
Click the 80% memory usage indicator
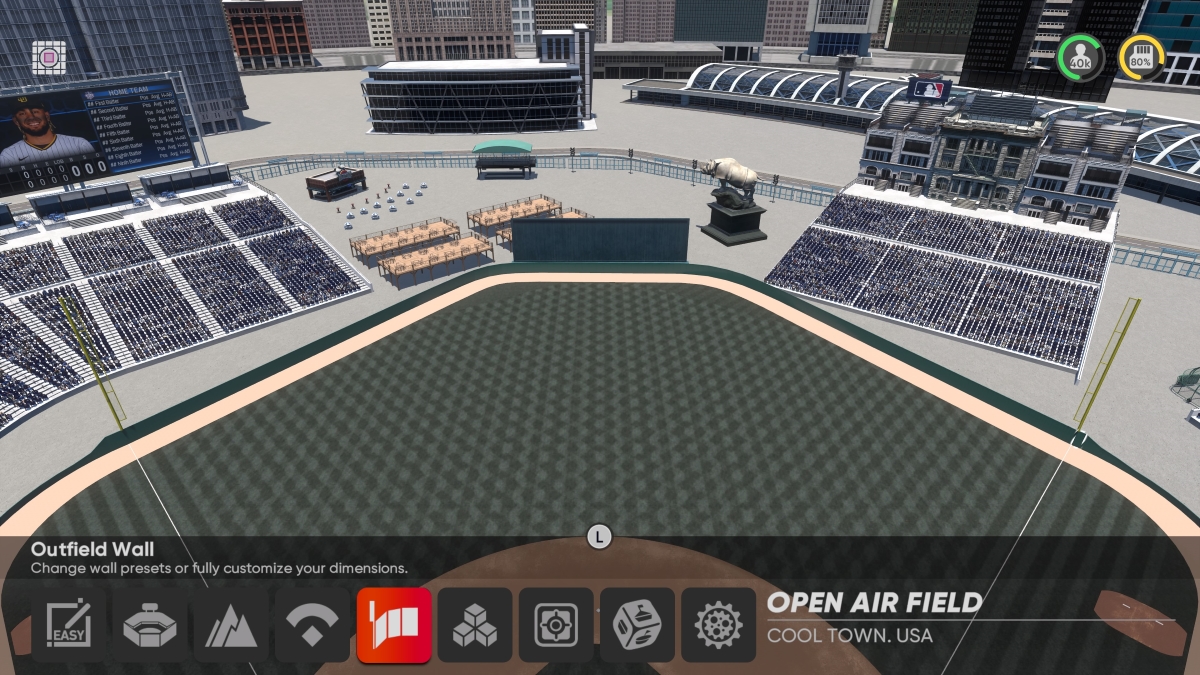coord(1141,58)
